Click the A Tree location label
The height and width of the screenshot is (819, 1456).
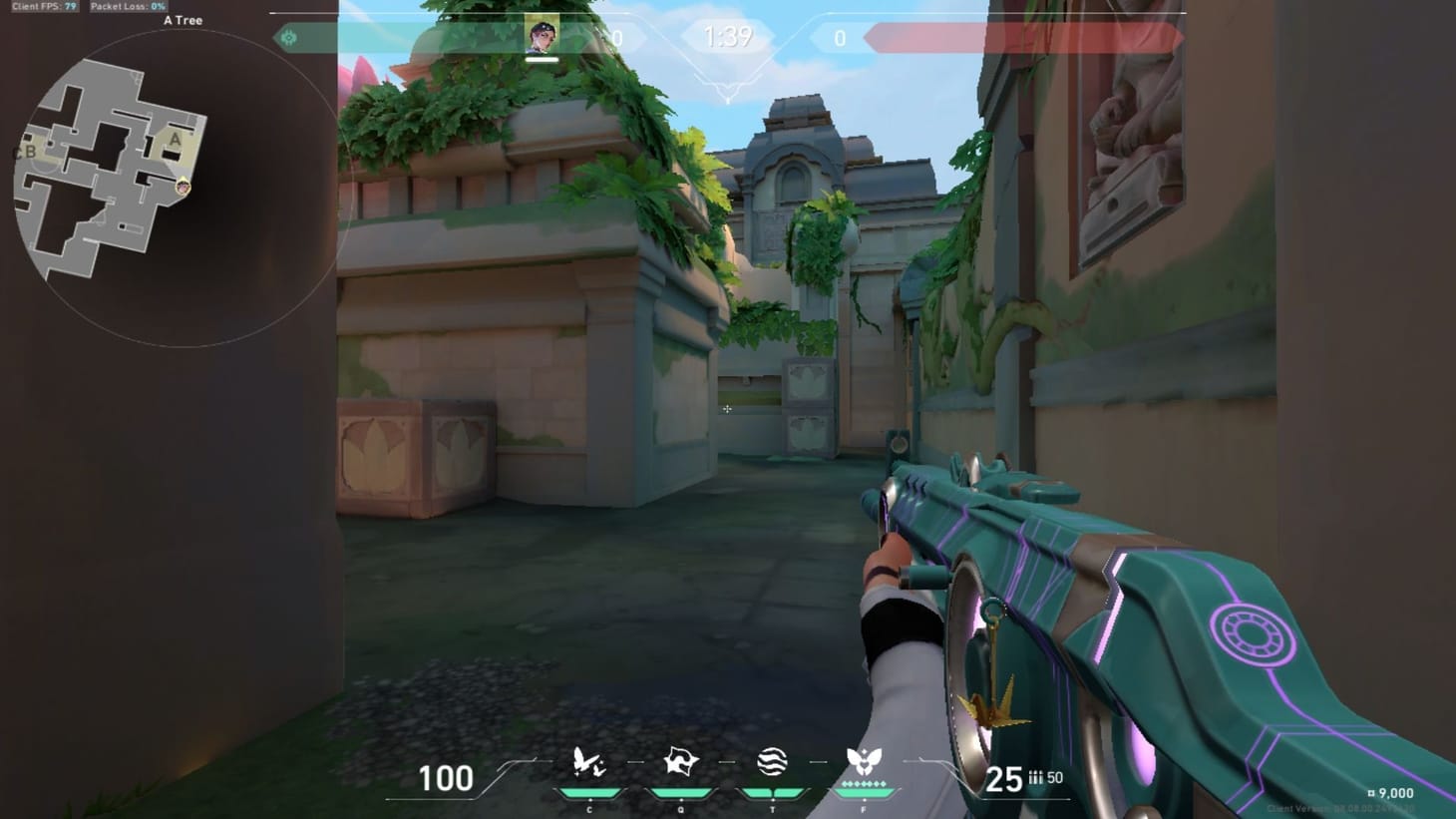click(182, 19)
